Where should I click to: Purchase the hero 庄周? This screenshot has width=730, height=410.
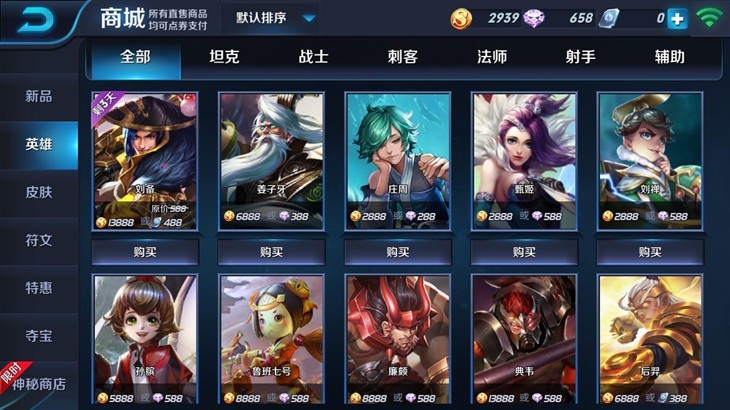[397, 252]
